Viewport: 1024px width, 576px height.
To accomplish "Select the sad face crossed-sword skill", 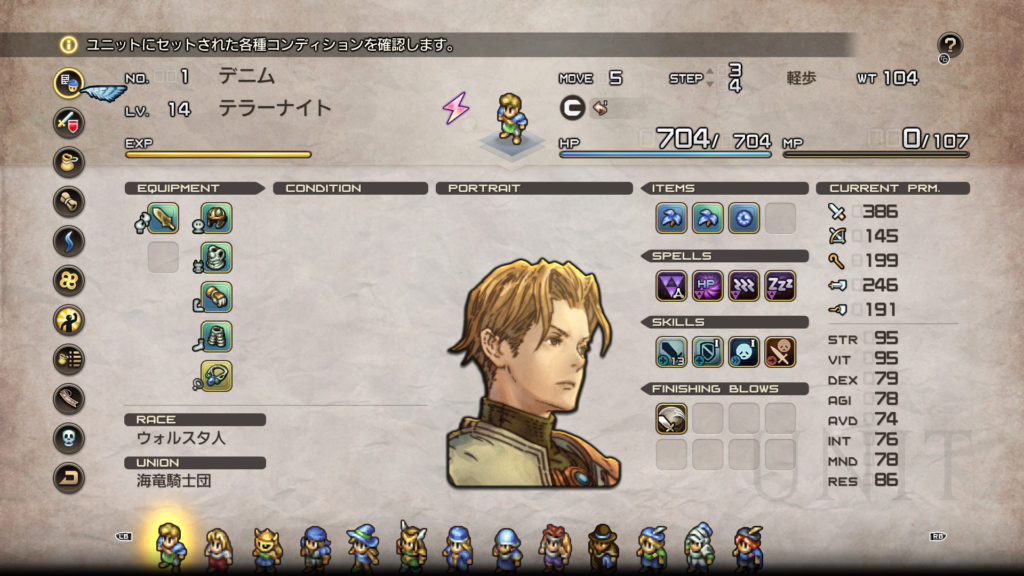I will [743, 352].
